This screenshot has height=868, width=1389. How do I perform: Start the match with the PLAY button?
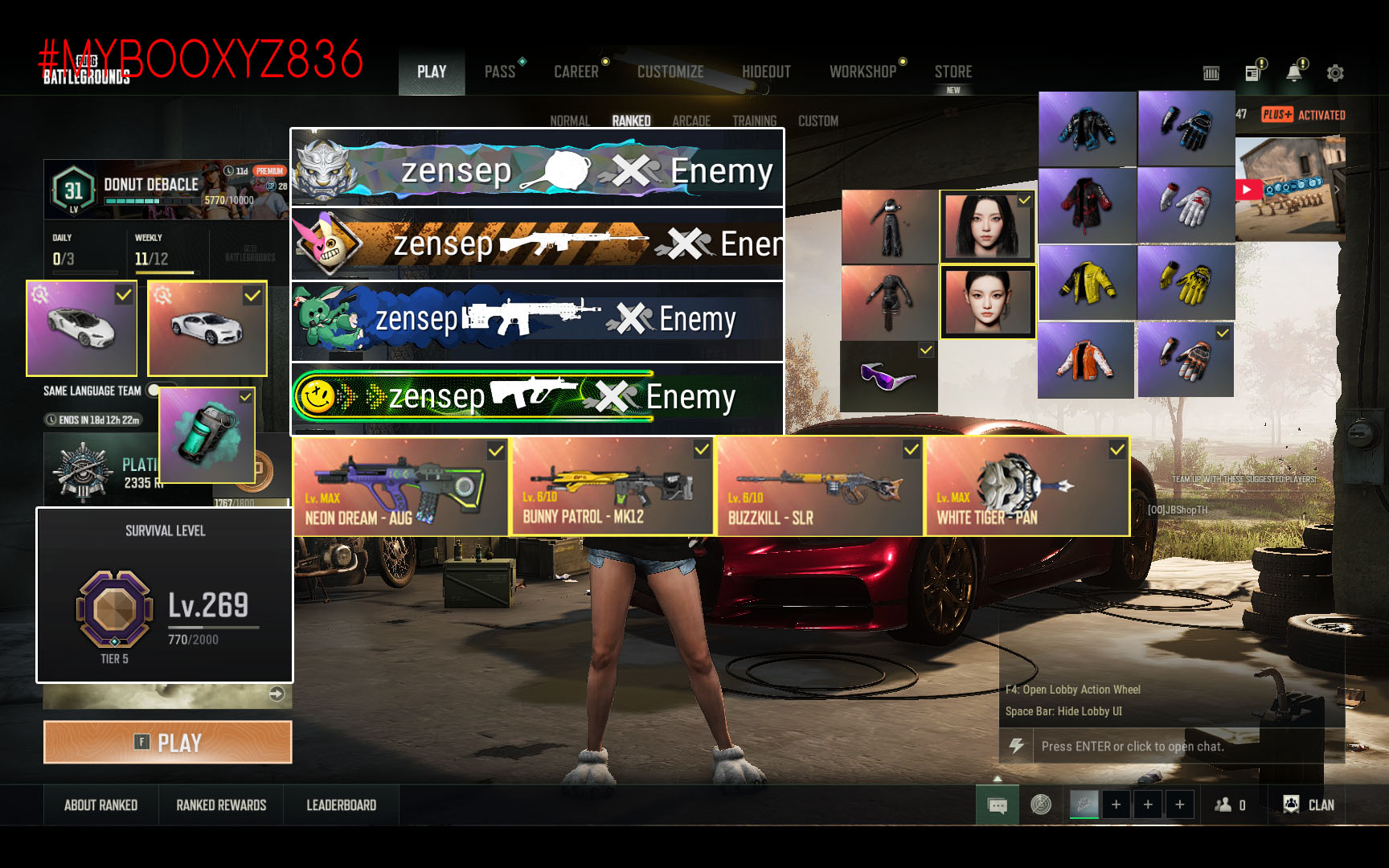(167, 742)
